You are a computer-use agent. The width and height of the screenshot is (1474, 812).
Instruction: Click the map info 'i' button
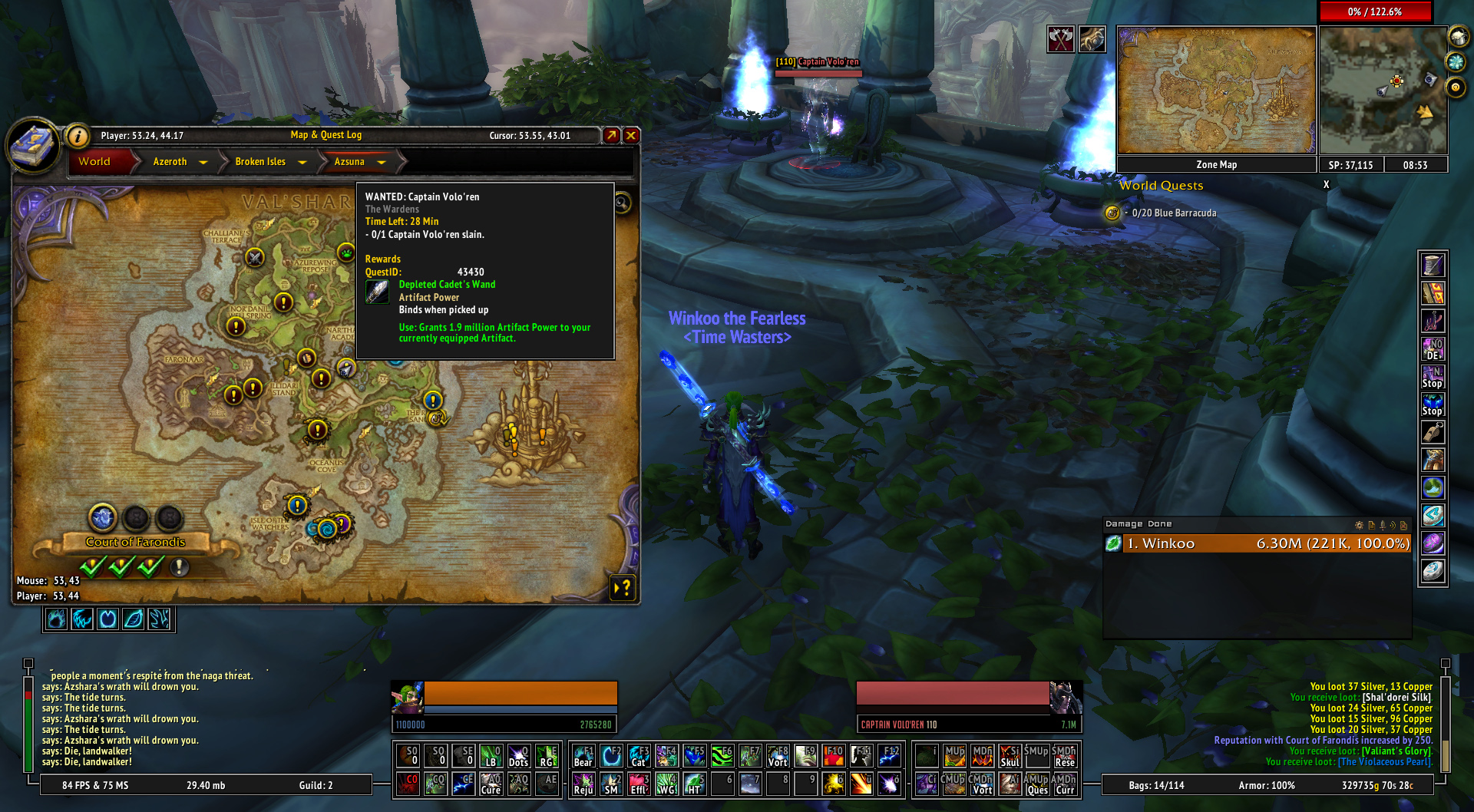(x=78, y=137)
